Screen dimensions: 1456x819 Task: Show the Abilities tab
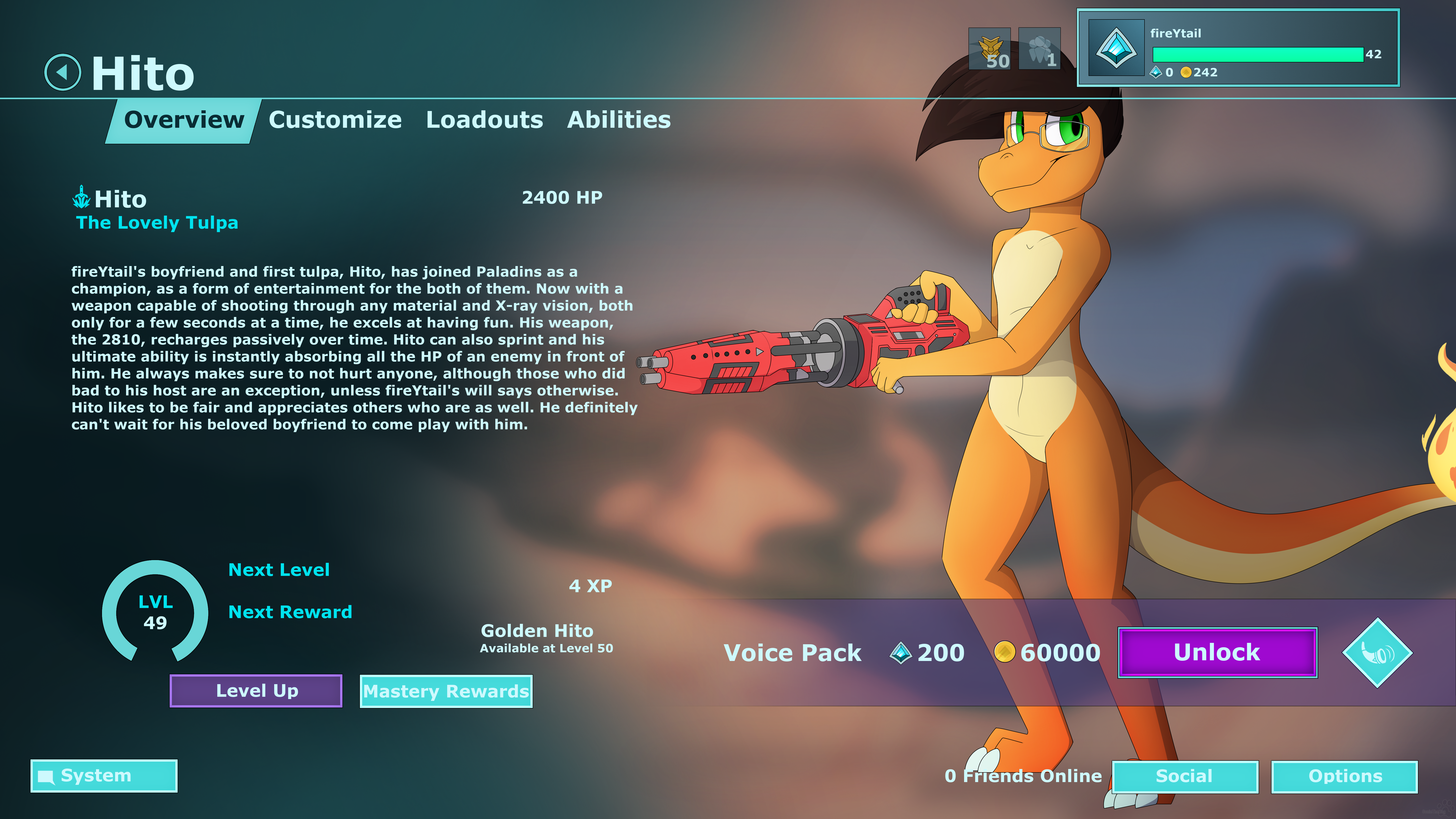click(x=619, y=120)
